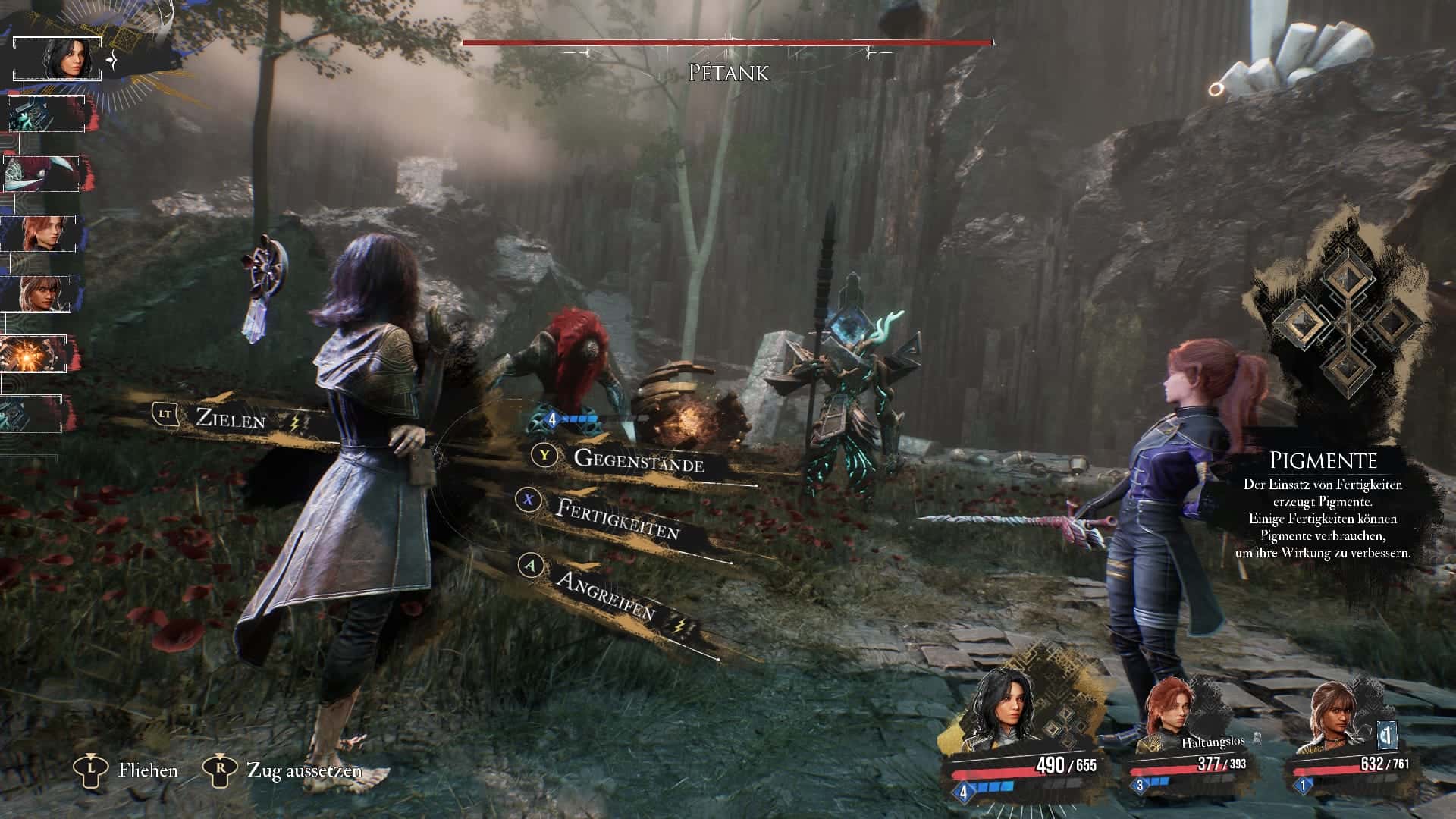The height and width of the screenshot is (819, 1456).
Task: Skip the turn with Zug aussetzen
Action: coord(303,770)
